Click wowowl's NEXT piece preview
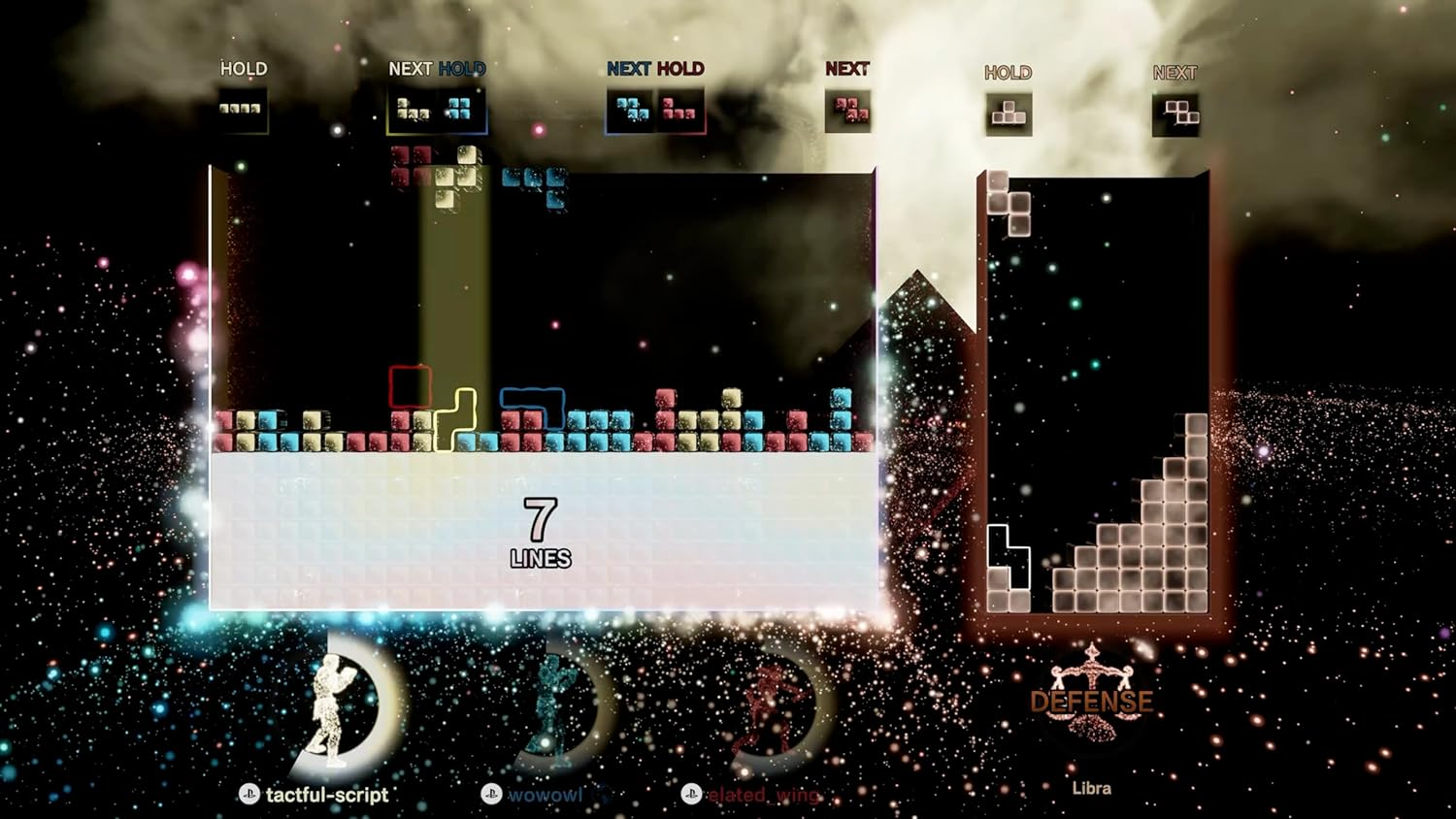 click(x=631, y=107)
